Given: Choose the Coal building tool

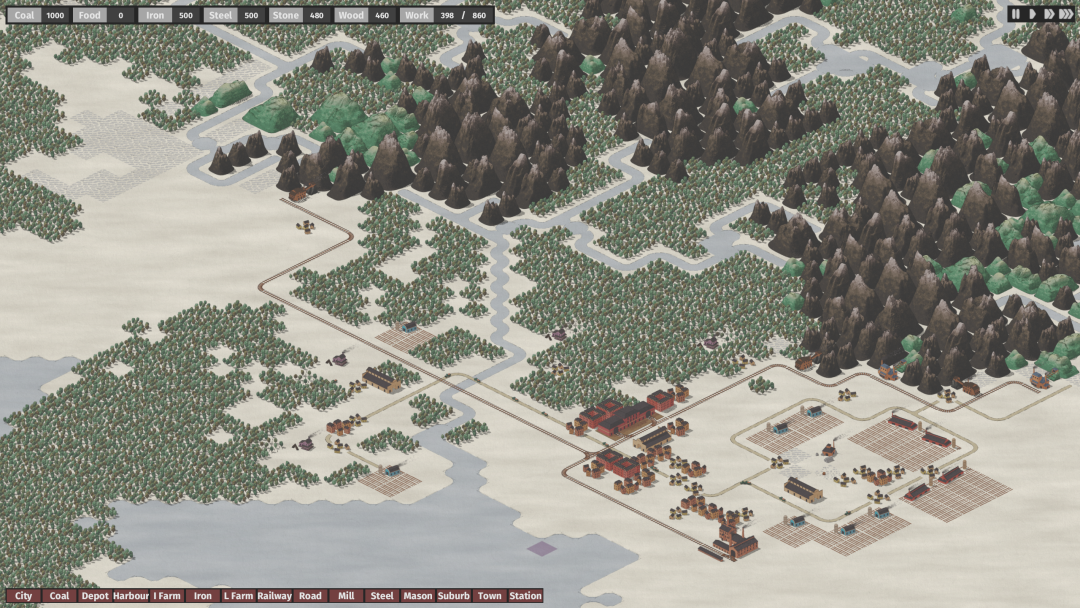Looking at the screenshot, I should pyautogui.click(x=59, y=596).
